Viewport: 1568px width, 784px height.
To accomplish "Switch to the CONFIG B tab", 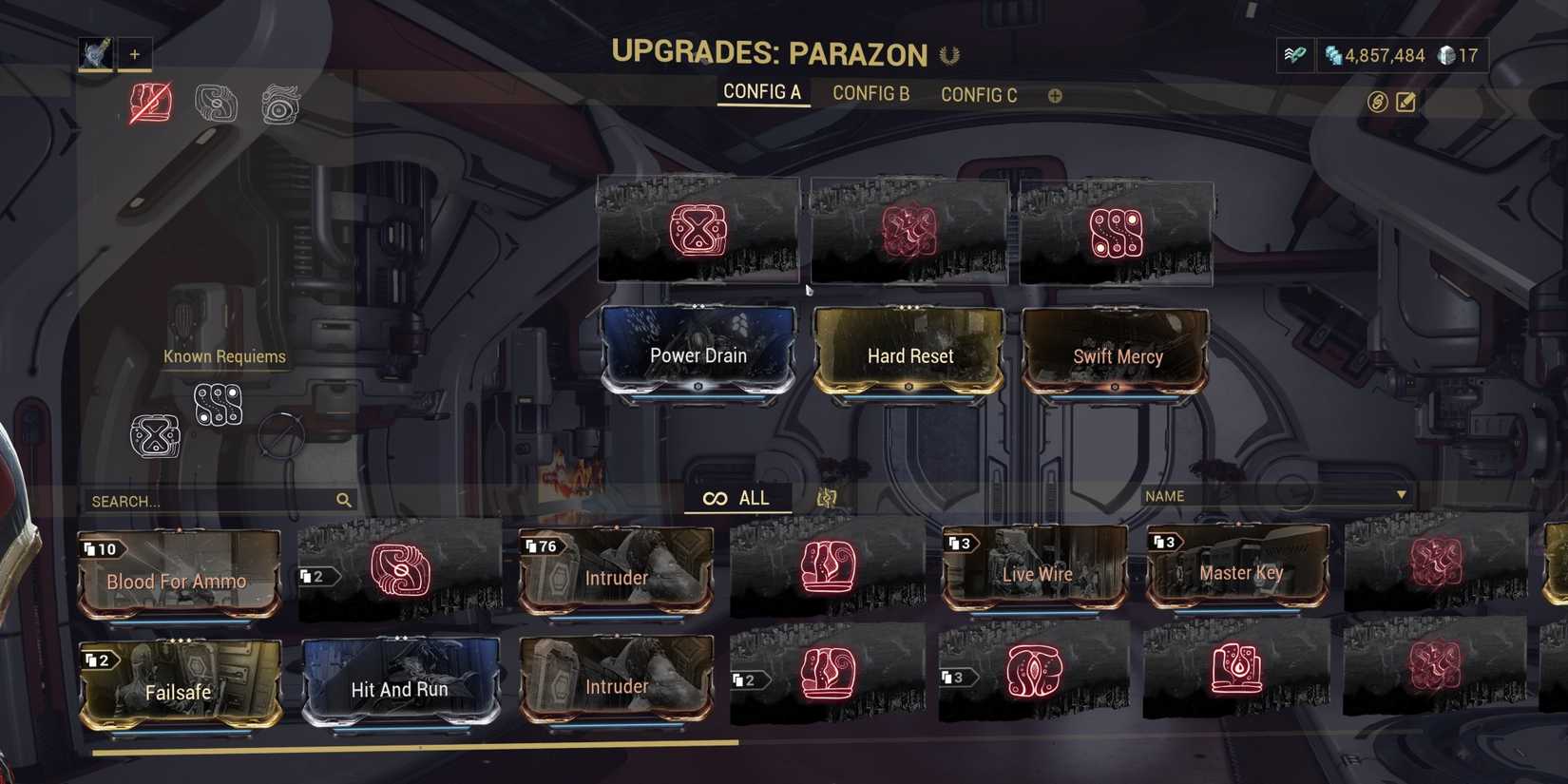I will coord(870,93).
